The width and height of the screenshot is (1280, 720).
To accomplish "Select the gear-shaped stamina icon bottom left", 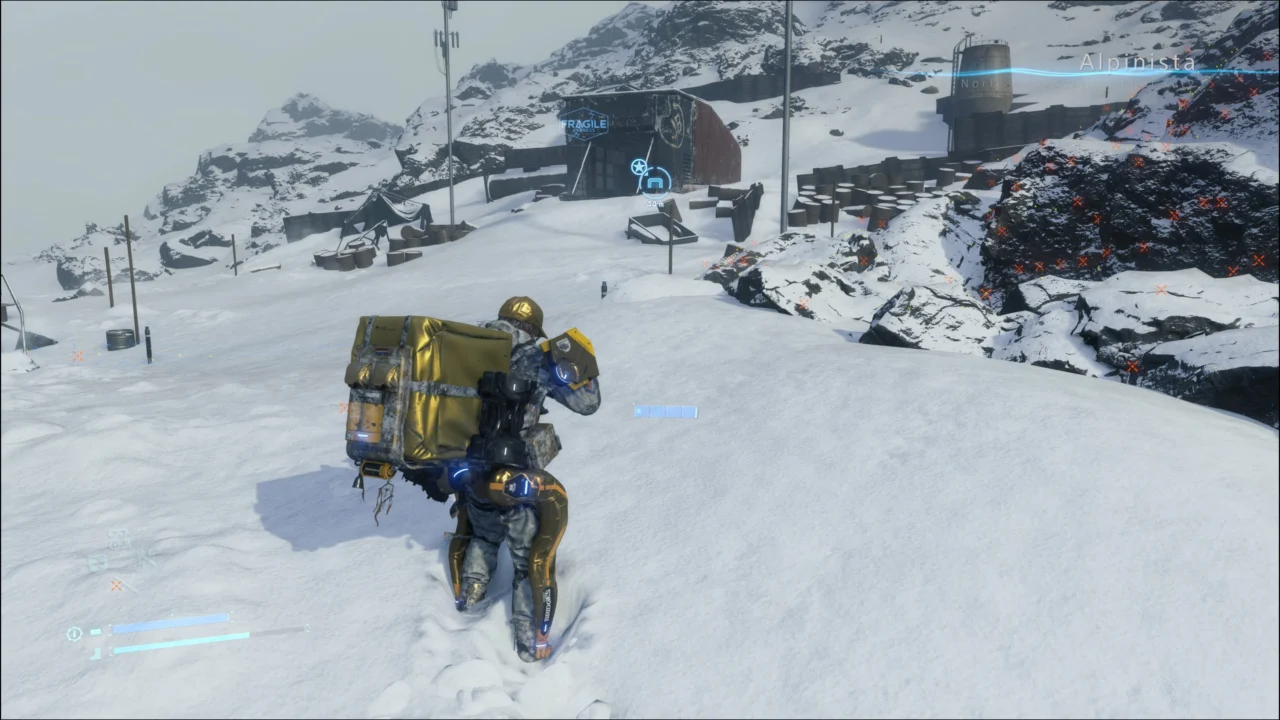I will tap(74, 634).
